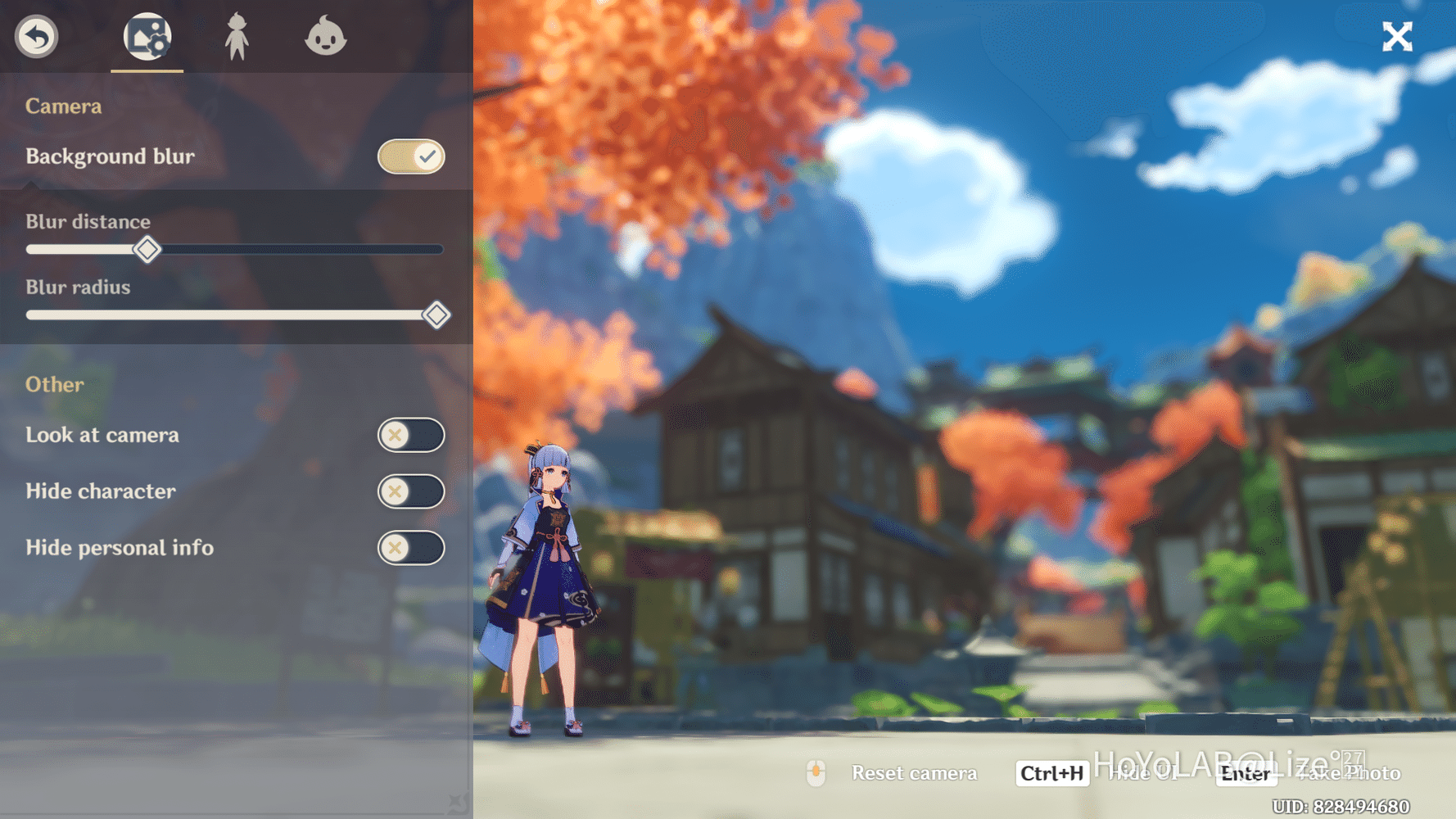Image resolution: width=1456 pixels, height=819 pixels.
Task: Click the back arrow return icon
Action: 35,37
